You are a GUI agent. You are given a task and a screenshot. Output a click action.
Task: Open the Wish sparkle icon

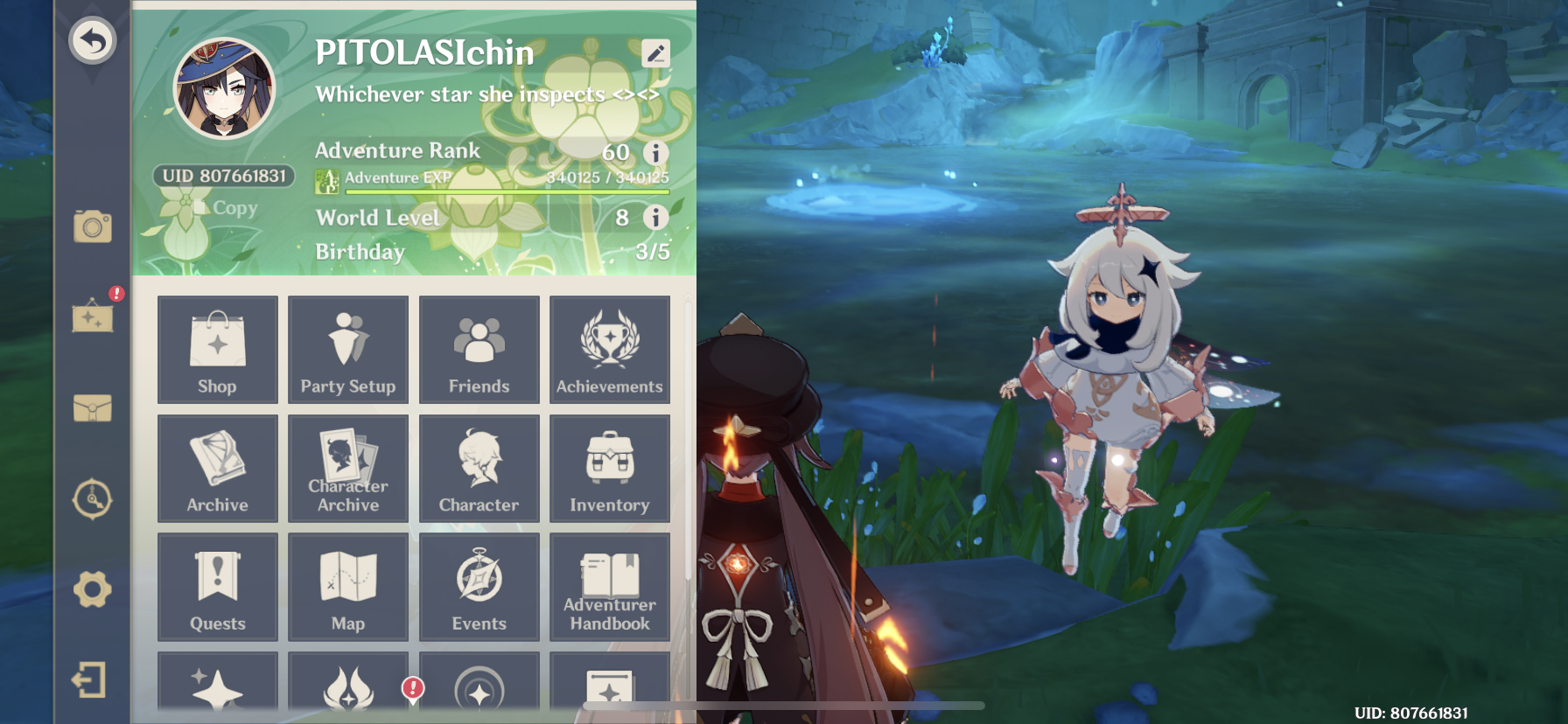tap(217, 689)
